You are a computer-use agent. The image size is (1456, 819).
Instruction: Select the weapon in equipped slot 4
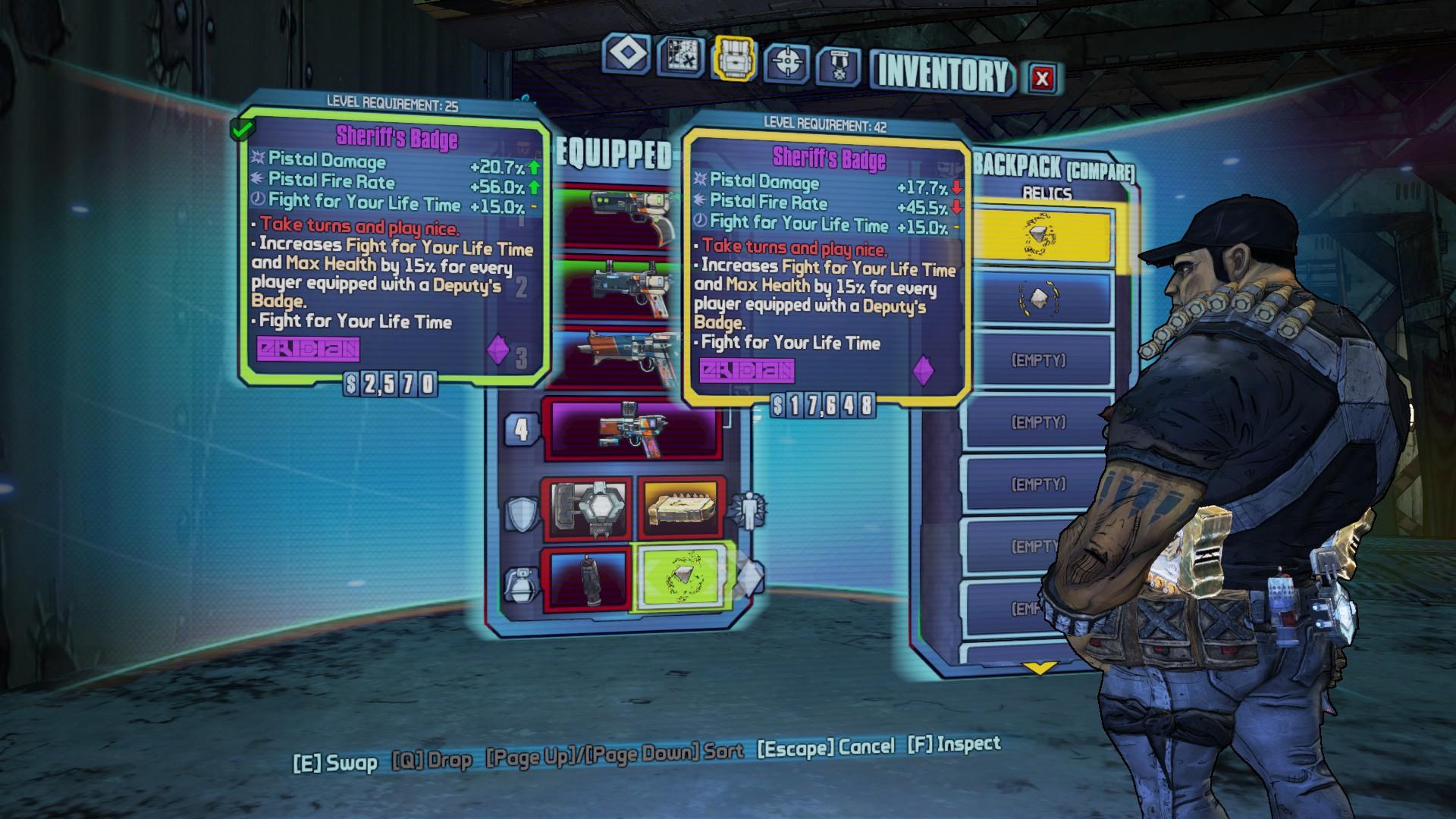point(631,429)
